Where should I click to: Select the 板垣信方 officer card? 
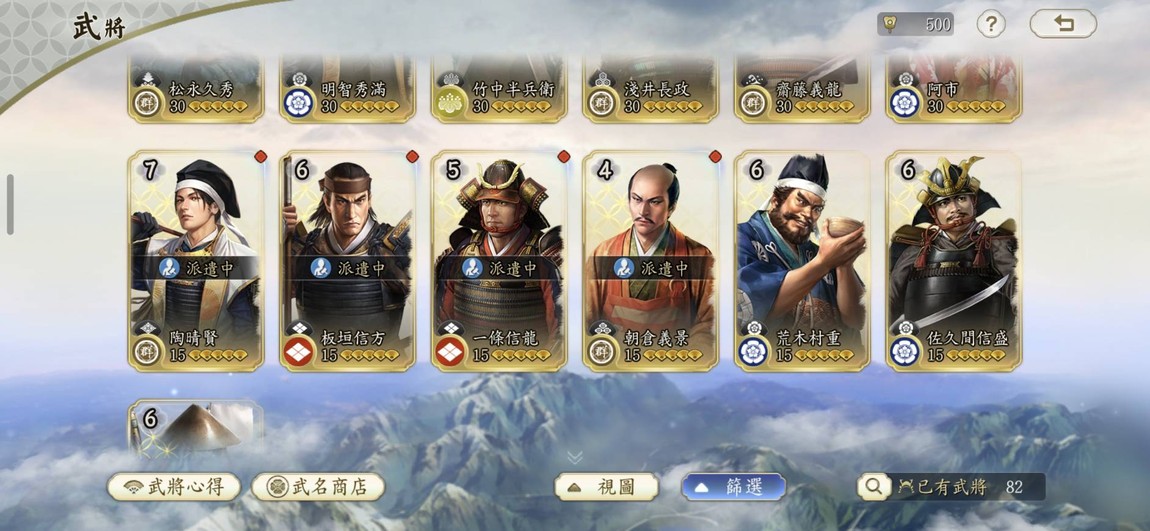(348, 260)
